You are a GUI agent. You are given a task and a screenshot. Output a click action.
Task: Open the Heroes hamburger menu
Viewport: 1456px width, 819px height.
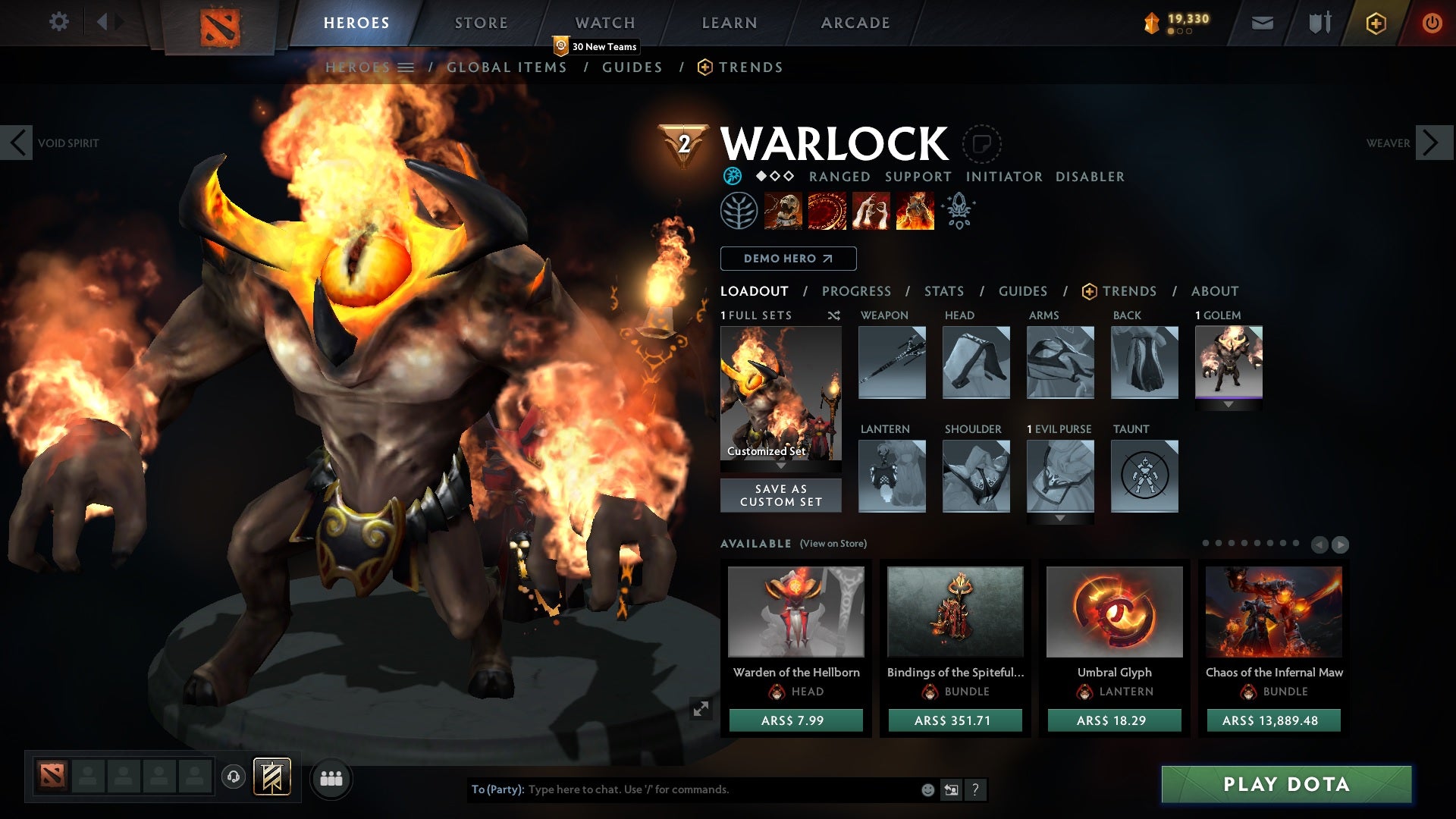click(406, 67)
